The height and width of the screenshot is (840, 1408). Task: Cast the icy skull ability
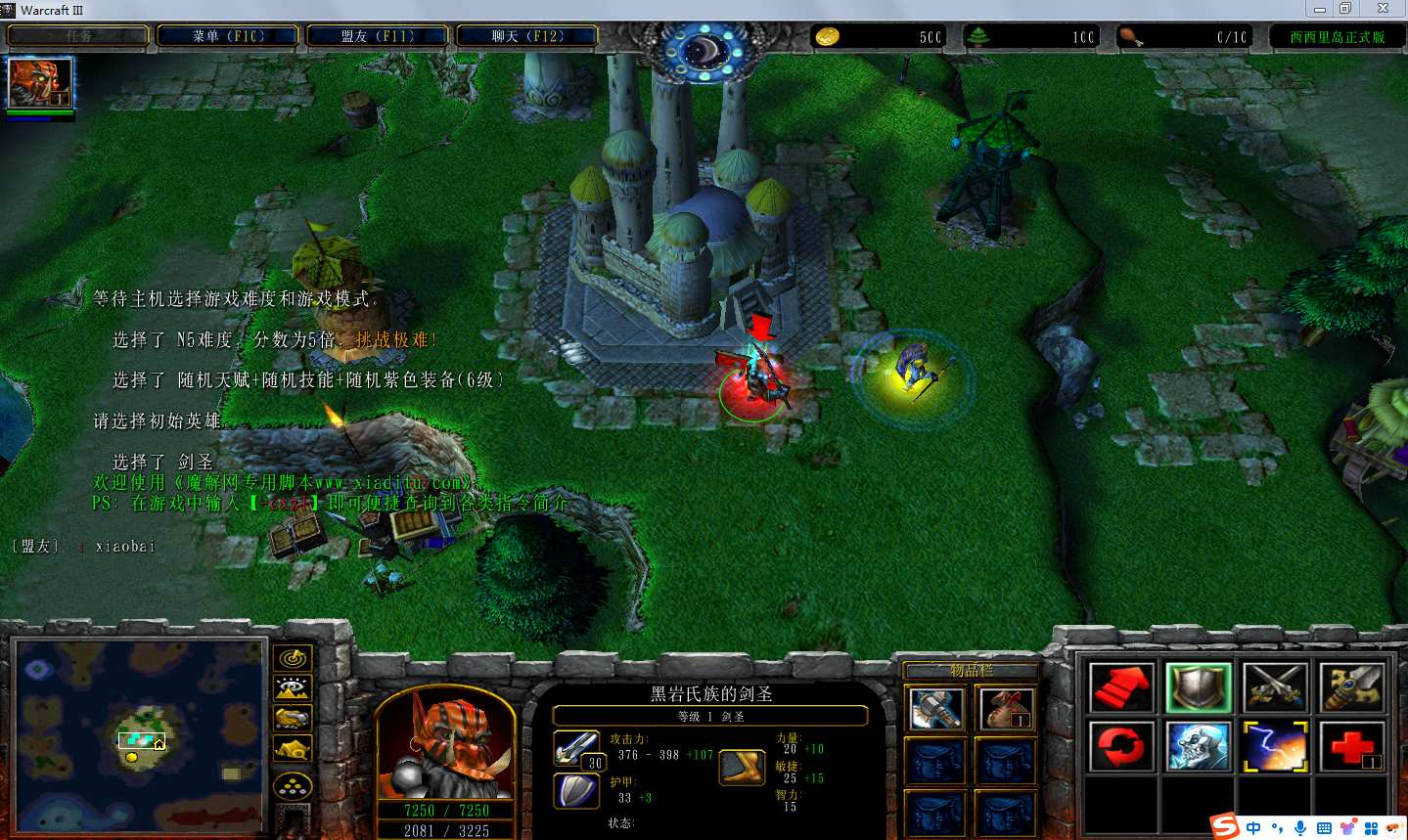[1198, 746]
